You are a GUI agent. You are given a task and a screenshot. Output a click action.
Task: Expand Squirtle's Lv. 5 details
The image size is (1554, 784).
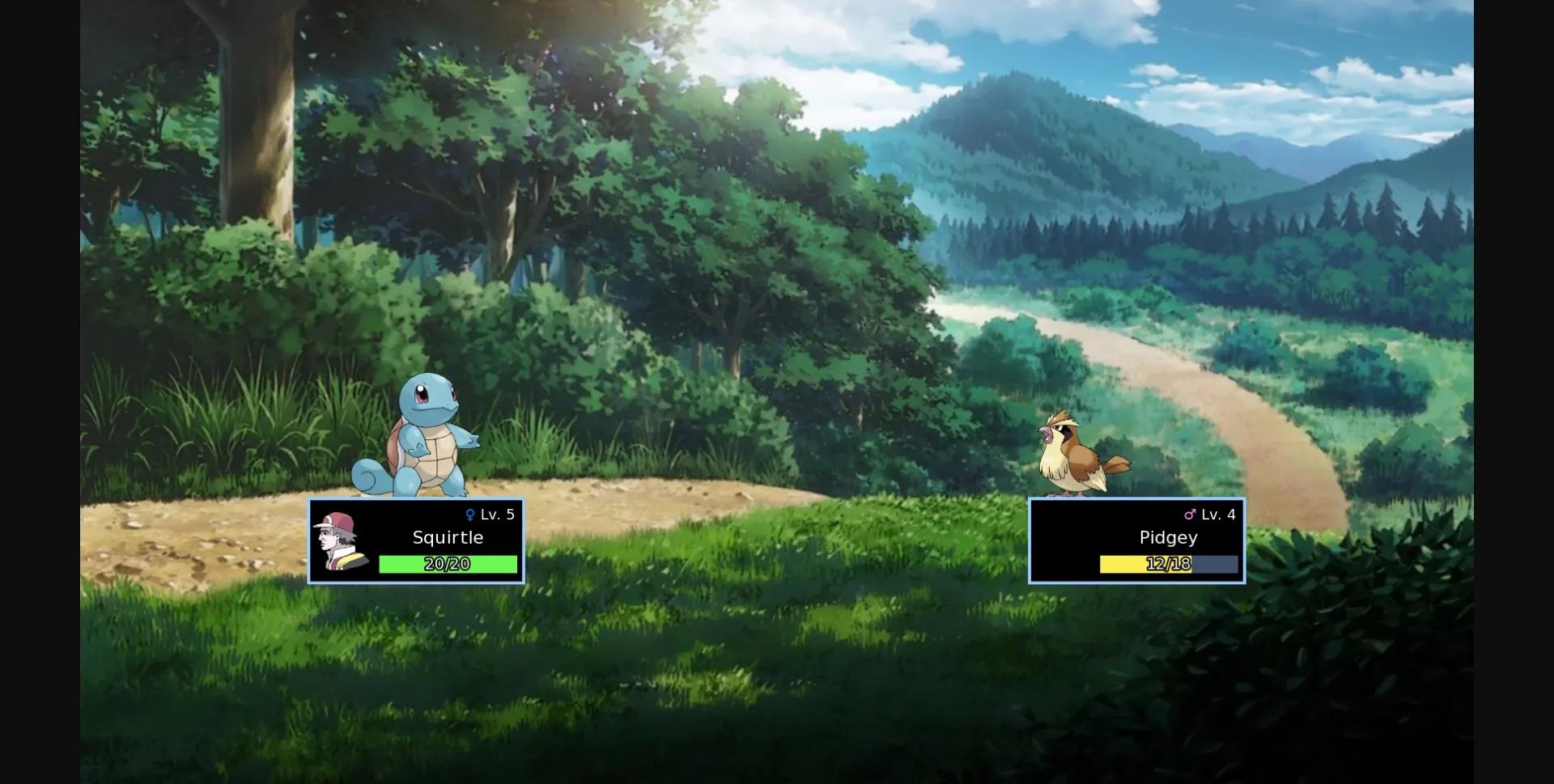pyautogui.click(x=496, y=515)
